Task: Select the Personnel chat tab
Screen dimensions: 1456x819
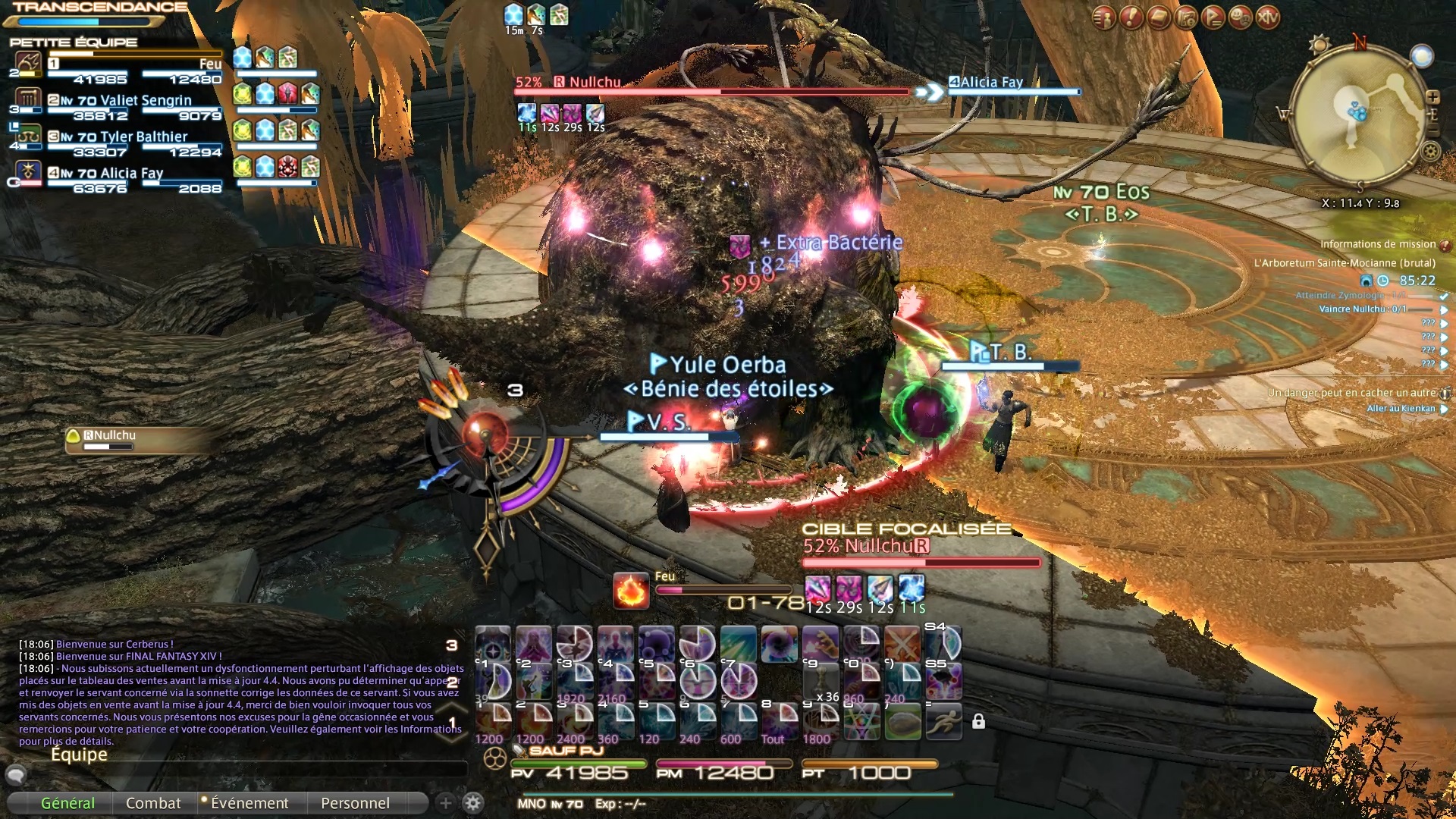Action: [355, 803]
